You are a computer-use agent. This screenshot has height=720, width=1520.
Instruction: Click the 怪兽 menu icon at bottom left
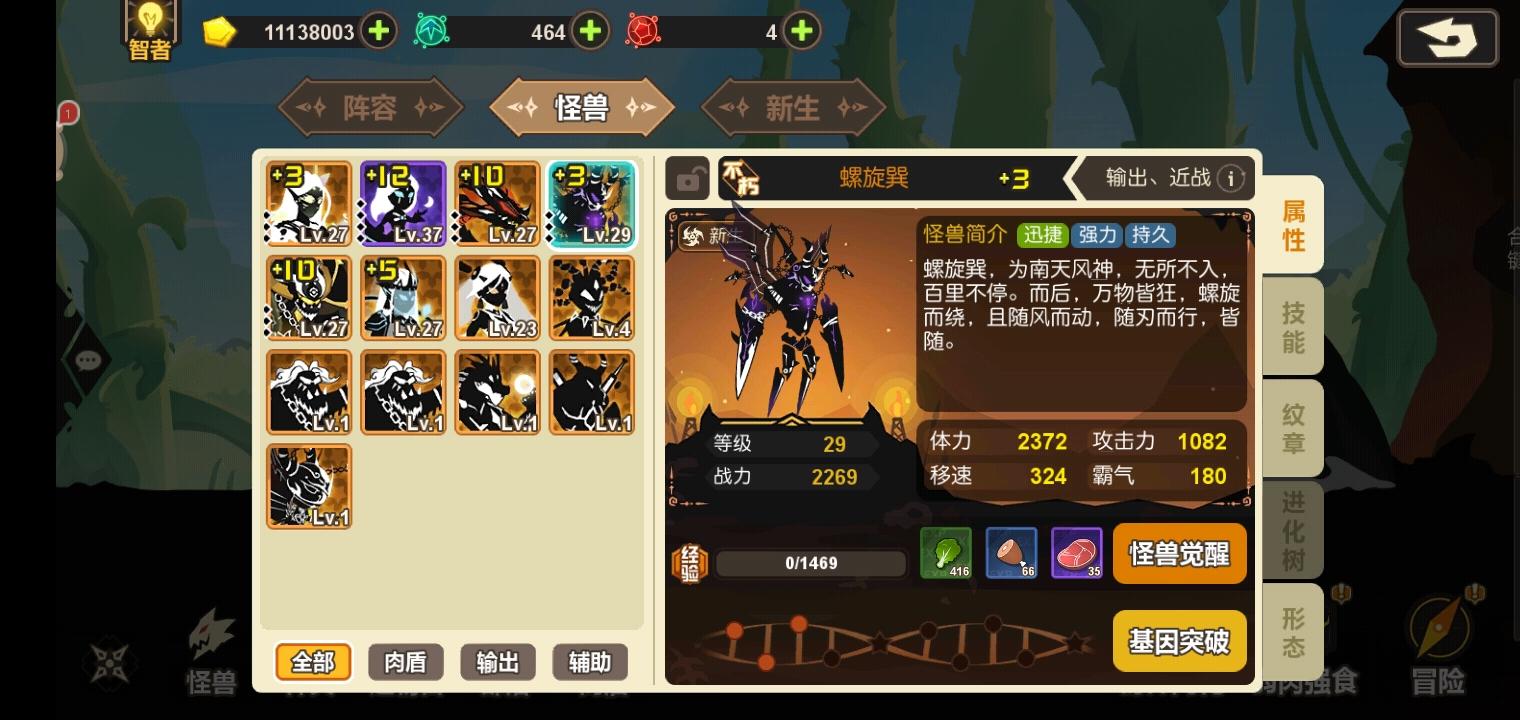[211, 645]
